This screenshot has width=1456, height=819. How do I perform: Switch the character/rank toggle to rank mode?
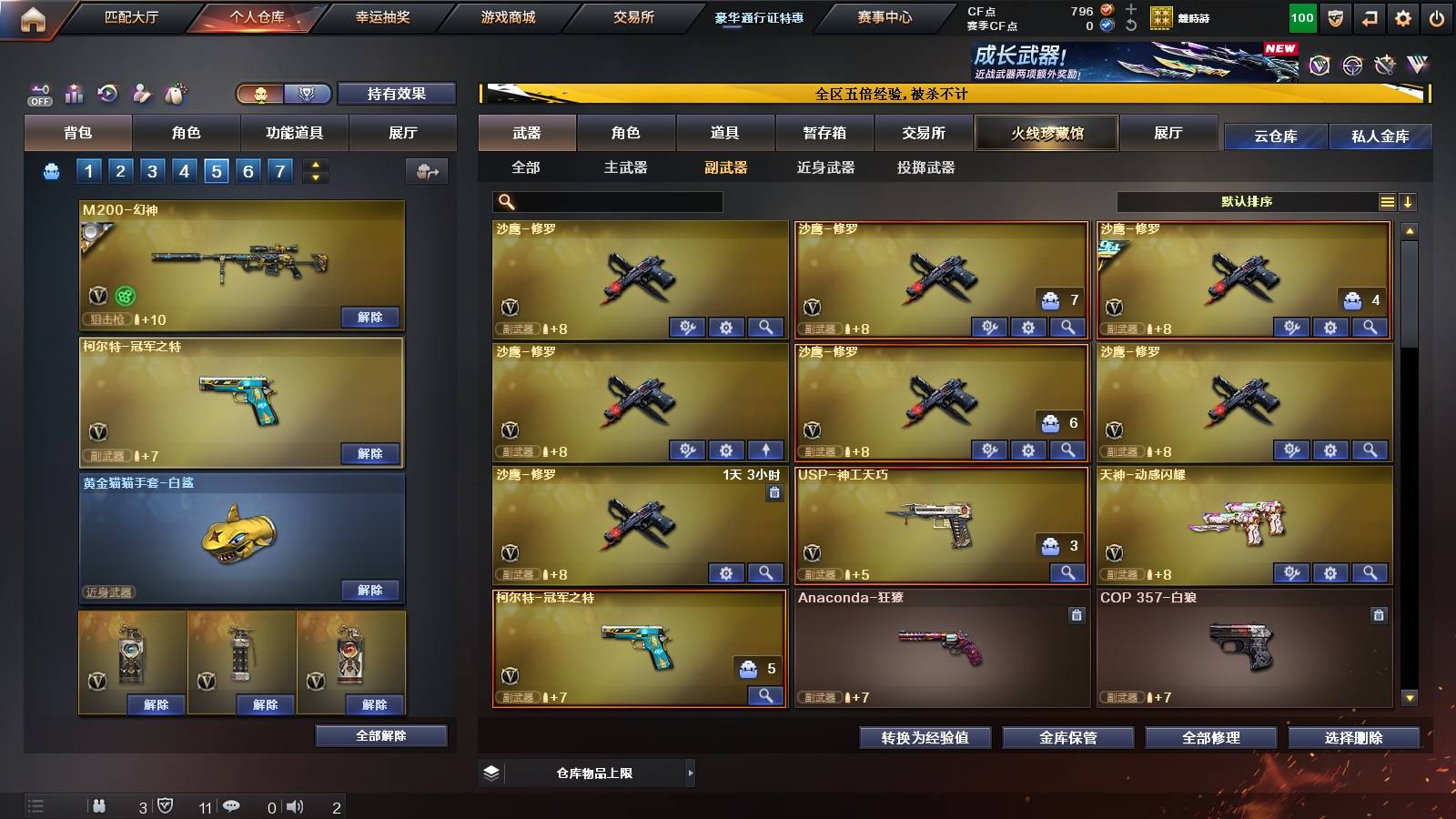pos(308,93)
